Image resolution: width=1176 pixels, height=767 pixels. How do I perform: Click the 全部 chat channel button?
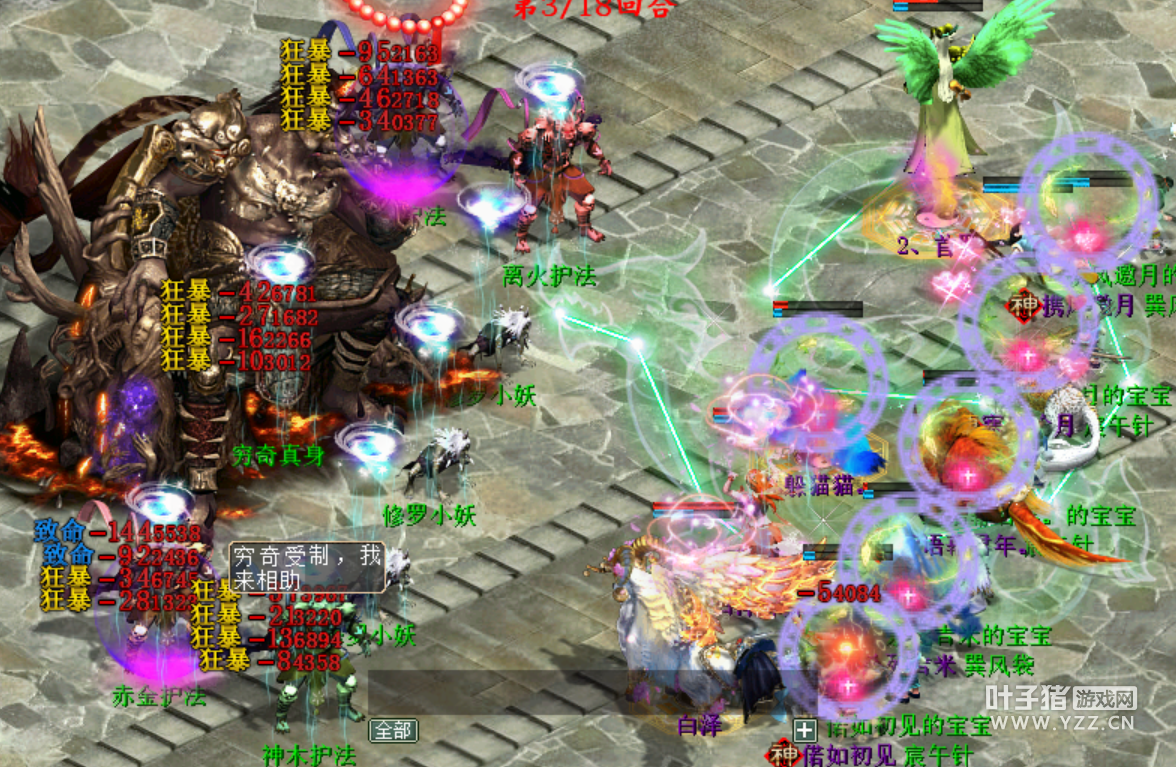[393, 730]
